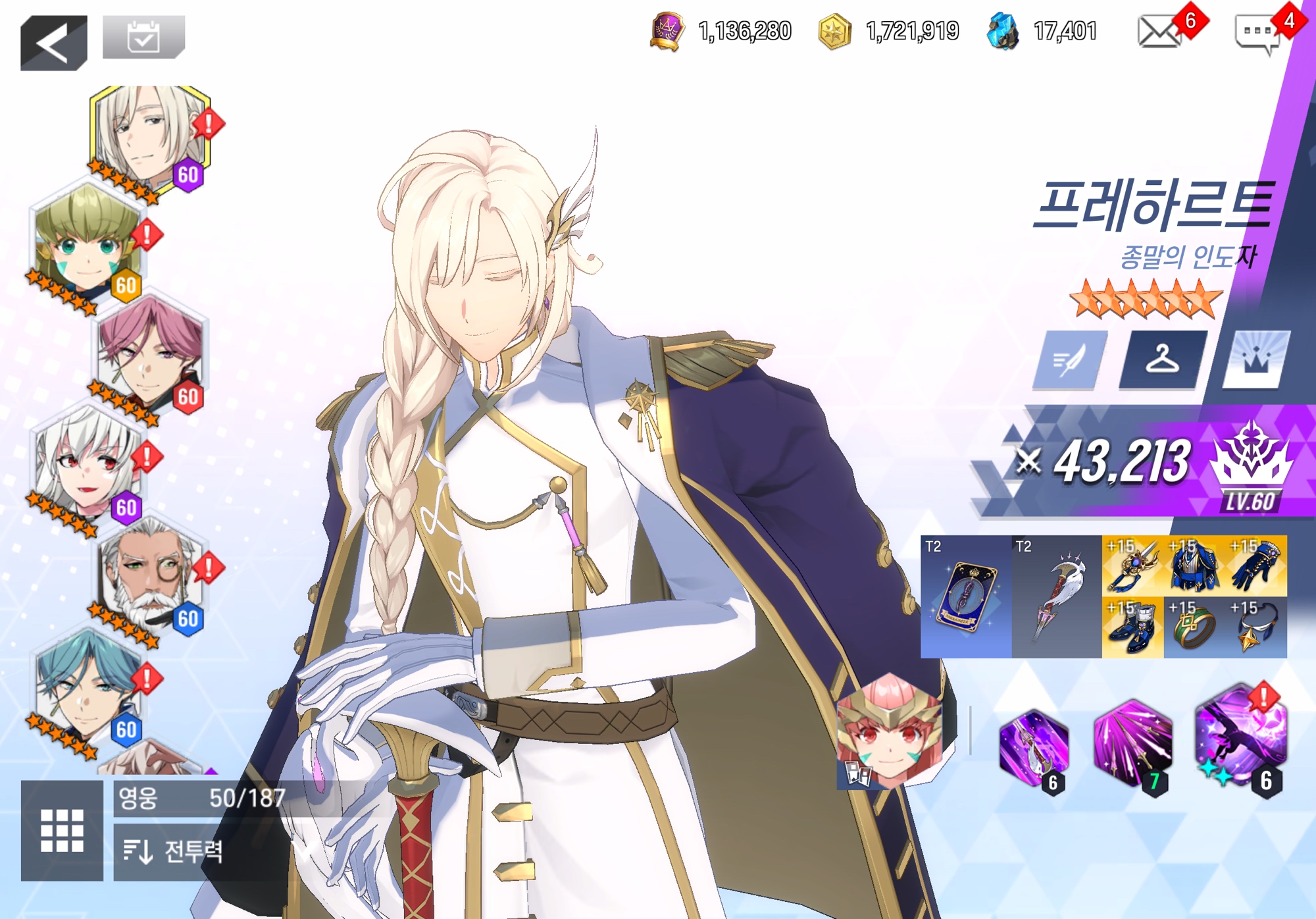Open the hero grid view button
Image resolution: width=1316 pixels, height=919 pixels.
pyautogui.click(x=62, y=830)
